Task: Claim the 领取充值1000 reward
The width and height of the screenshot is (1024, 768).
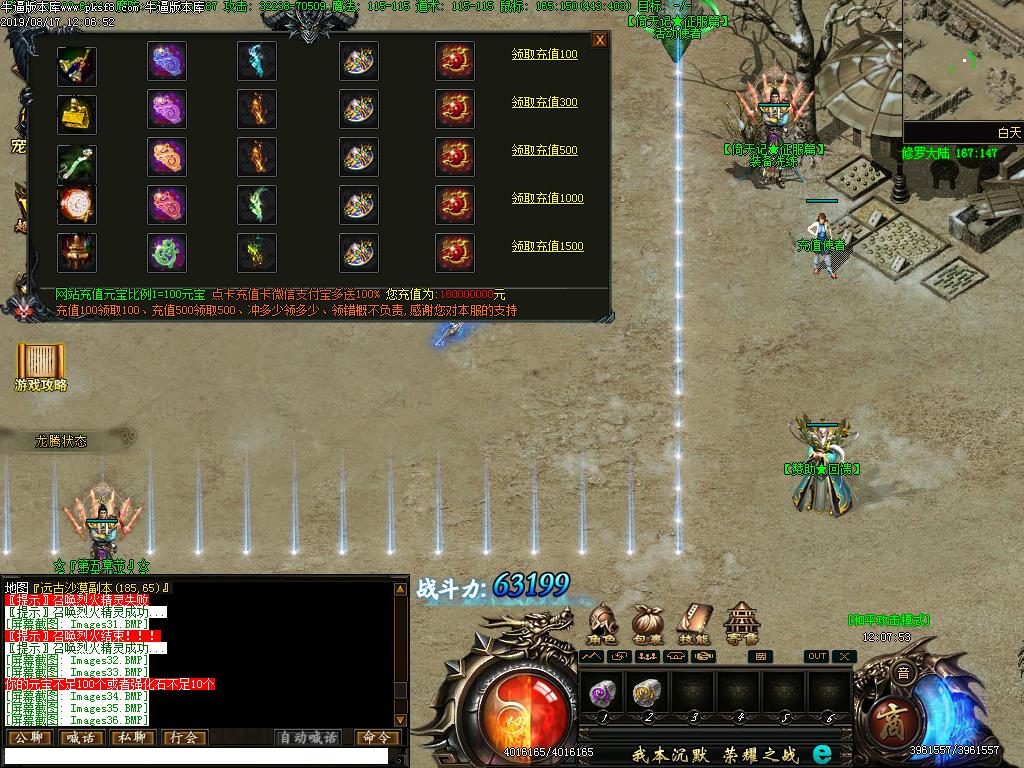Action: (548, 198)
